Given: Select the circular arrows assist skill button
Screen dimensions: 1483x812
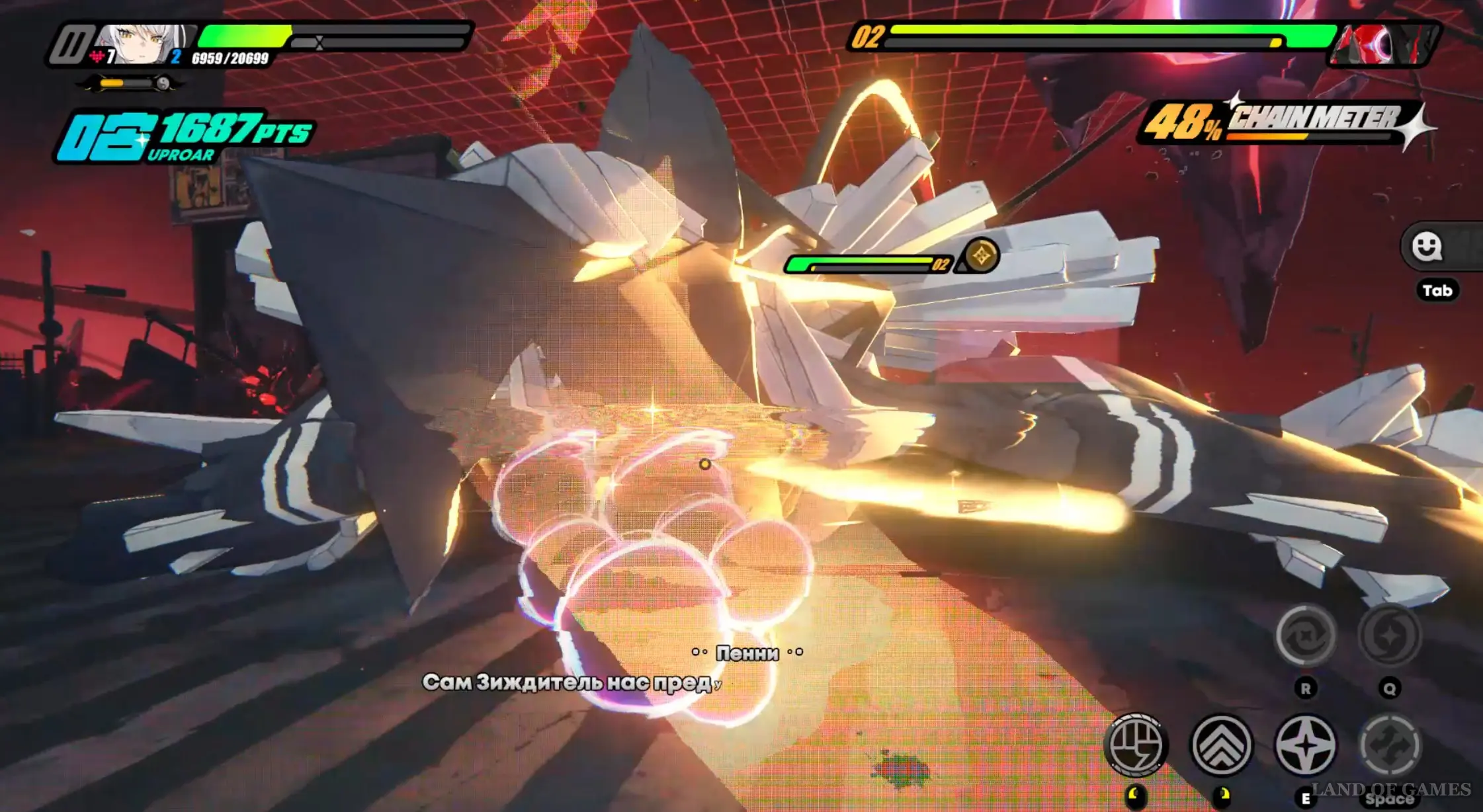Looking at the screenshot, I should click(1306, 636).
